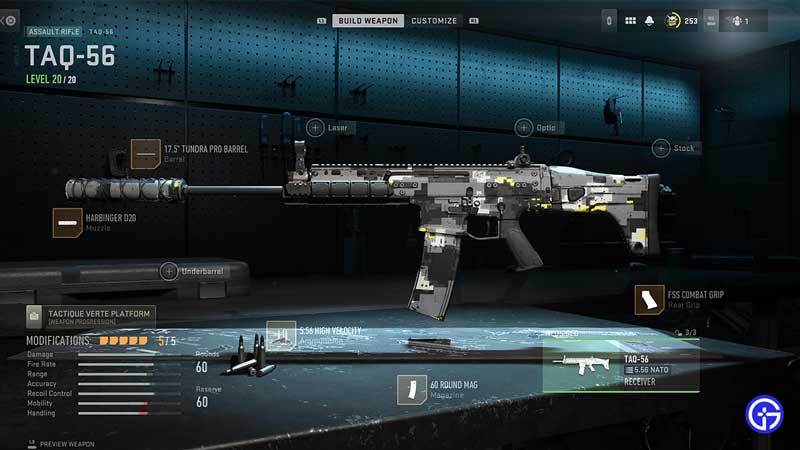
Task: Go back with the top-left arrow
Action: [x=9, y=20]
